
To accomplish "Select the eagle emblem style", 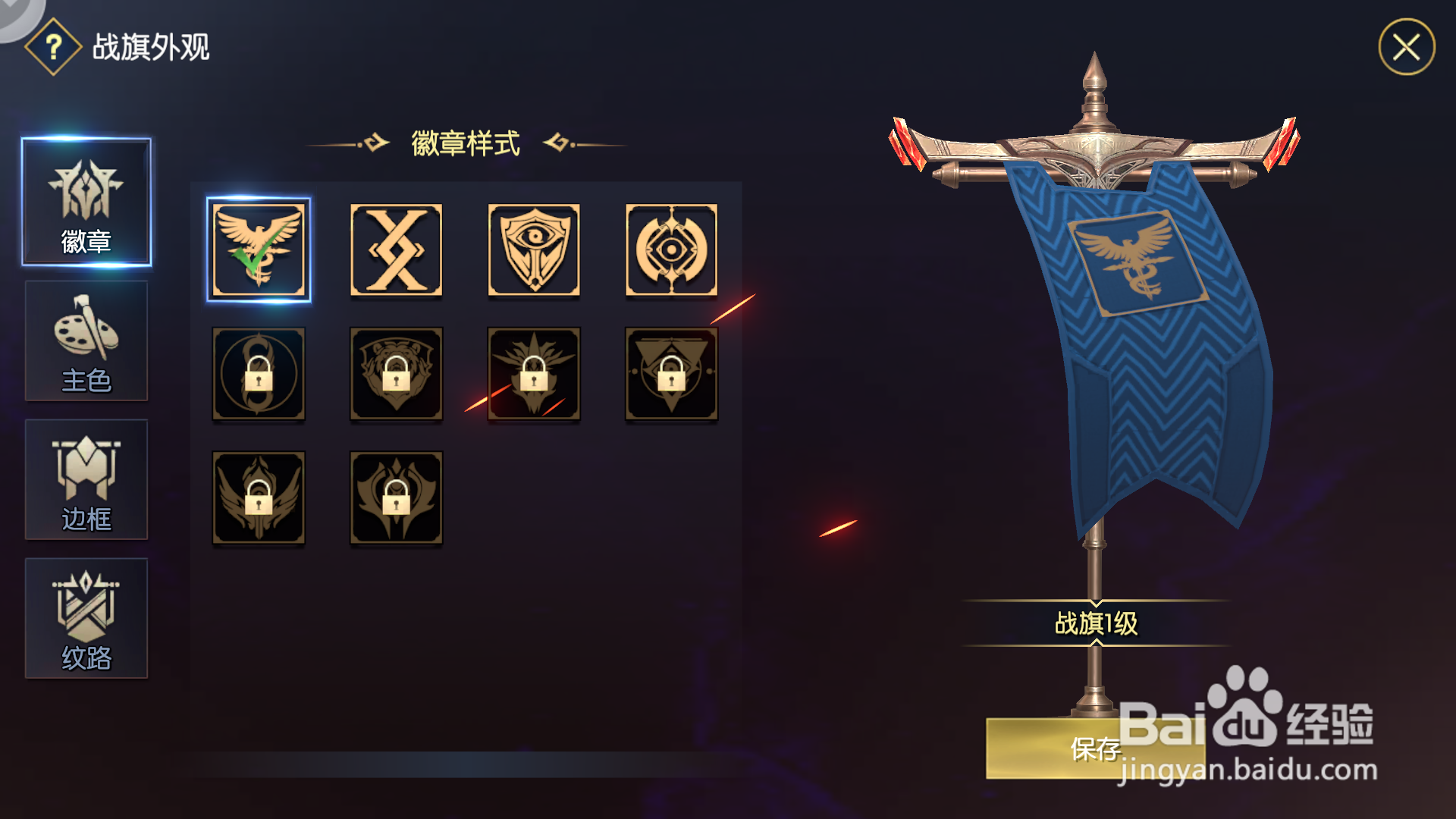I will click(x=258, y=250).
